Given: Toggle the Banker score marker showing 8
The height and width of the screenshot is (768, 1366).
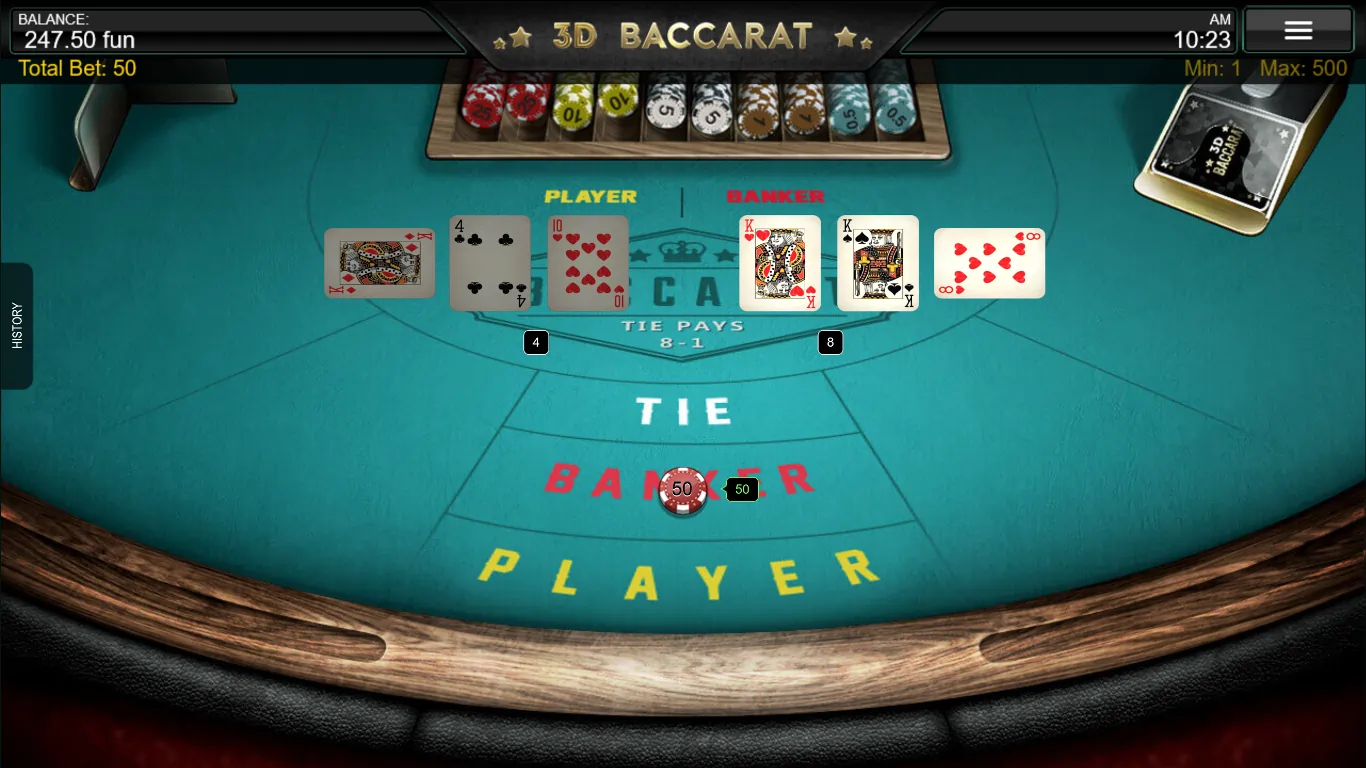Looking at the screenshot, I should point(830,343).
